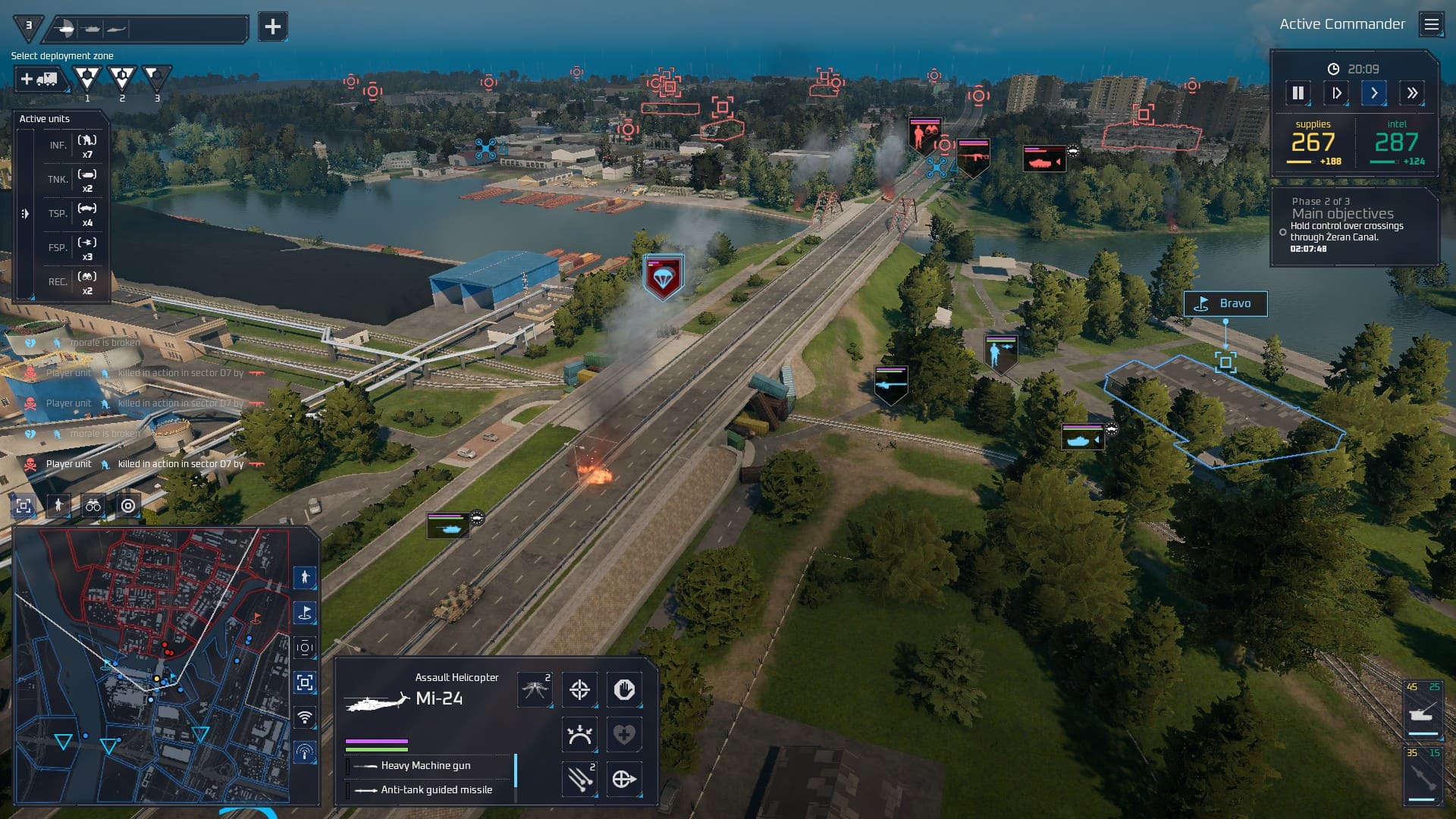Click the plus button to add a group
Screen dimensions: 1456x819
point(272,27)
